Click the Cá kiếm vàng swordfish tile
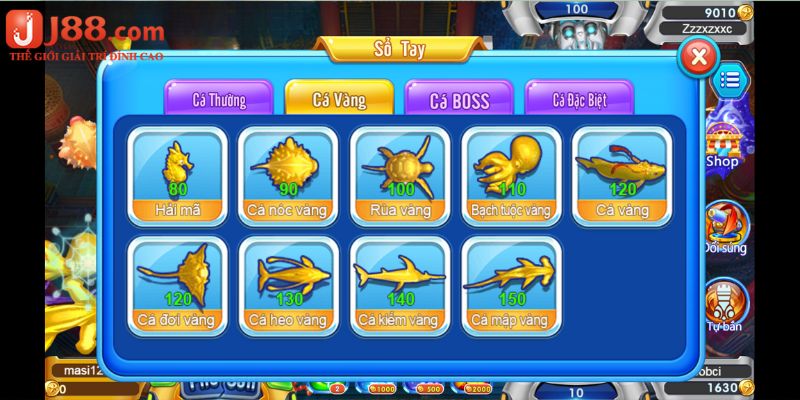Screen dimensions: 800x400 pyautogui.click(x=400, y=286)
